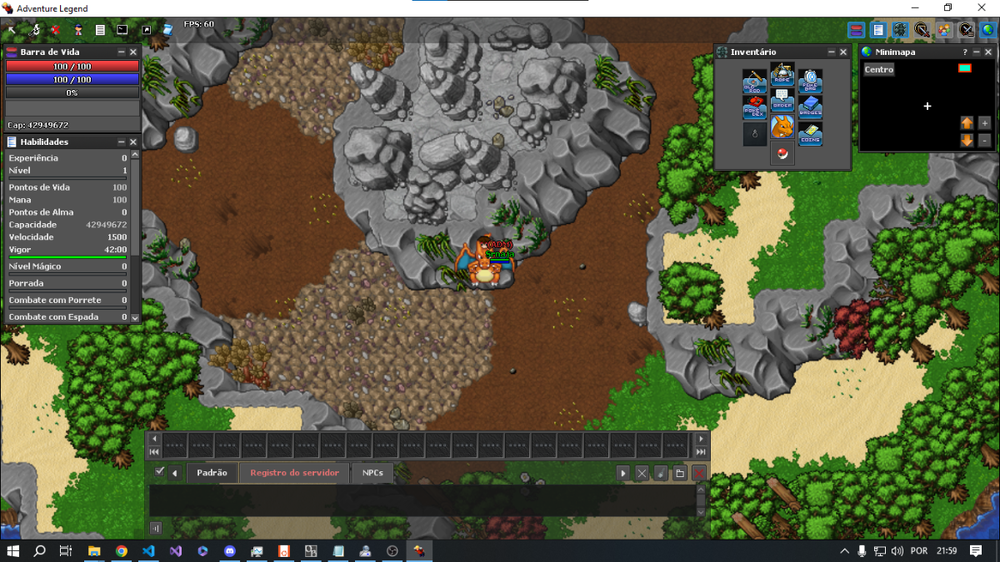Open the Poke Bag slot

(810, 80)
